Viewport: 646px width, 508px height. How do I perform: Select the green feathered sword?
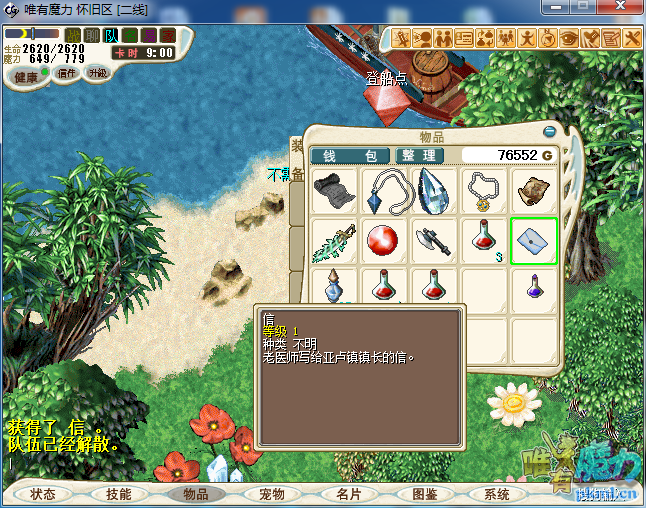coord(334,241)
